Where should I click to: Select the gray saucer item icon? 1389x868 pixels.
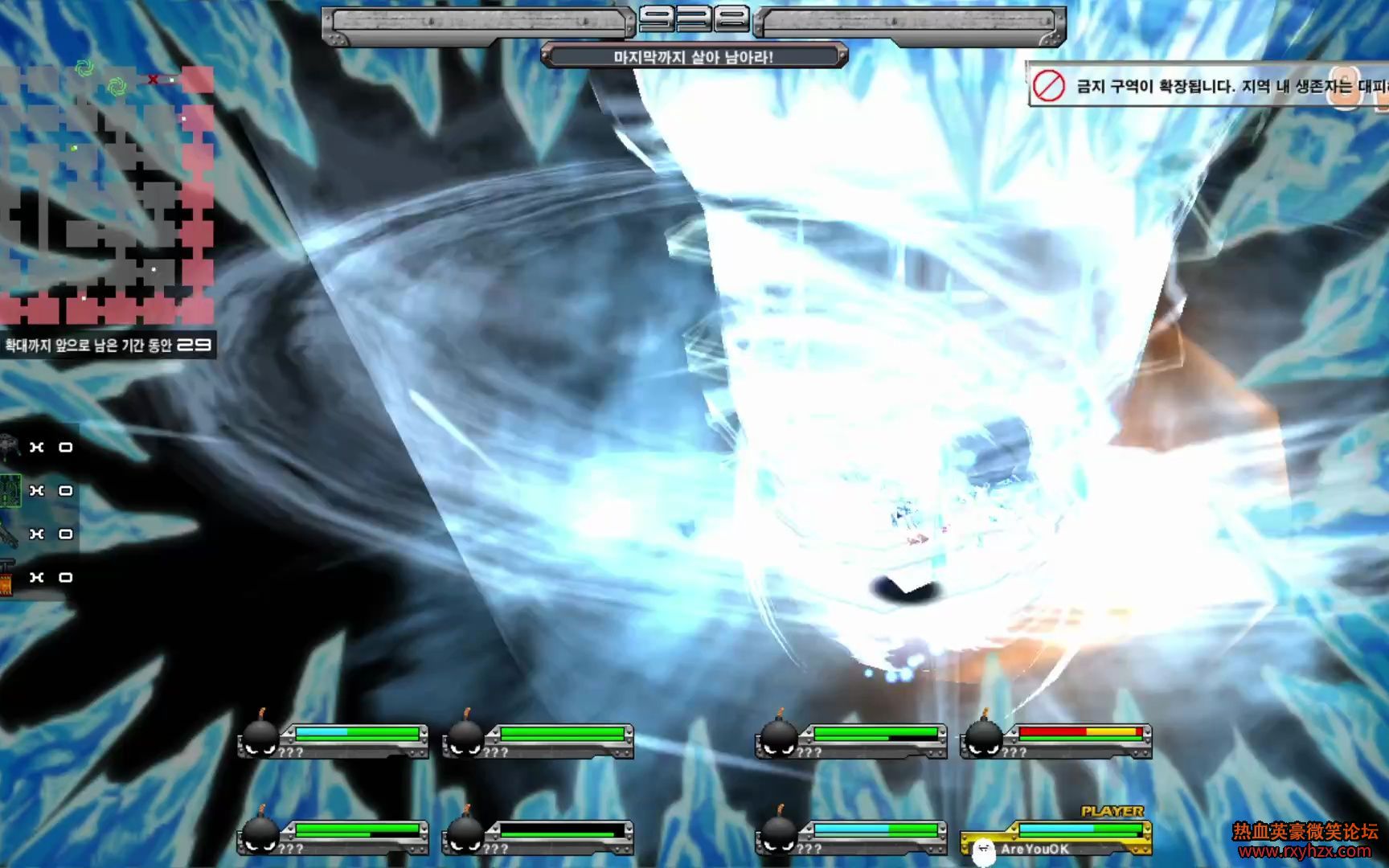(10, 447)
